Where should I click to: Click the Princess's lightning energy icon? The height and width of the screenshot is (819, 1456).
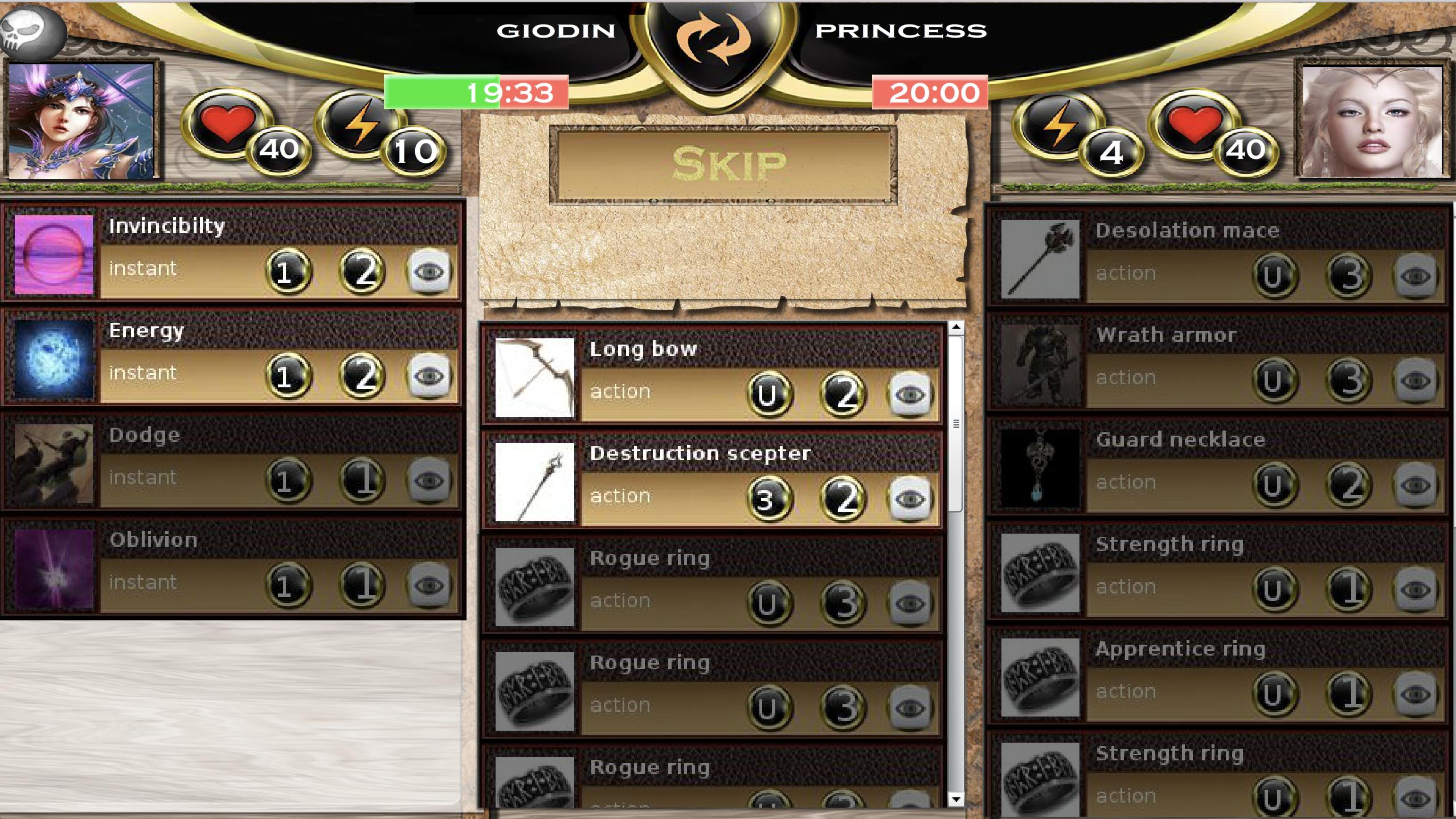point(1058,125)
